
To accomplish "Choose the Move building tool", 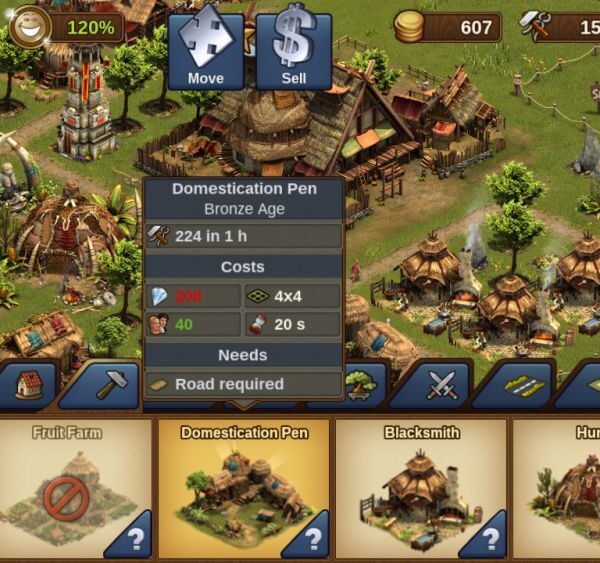I will [x=205, y=48].
